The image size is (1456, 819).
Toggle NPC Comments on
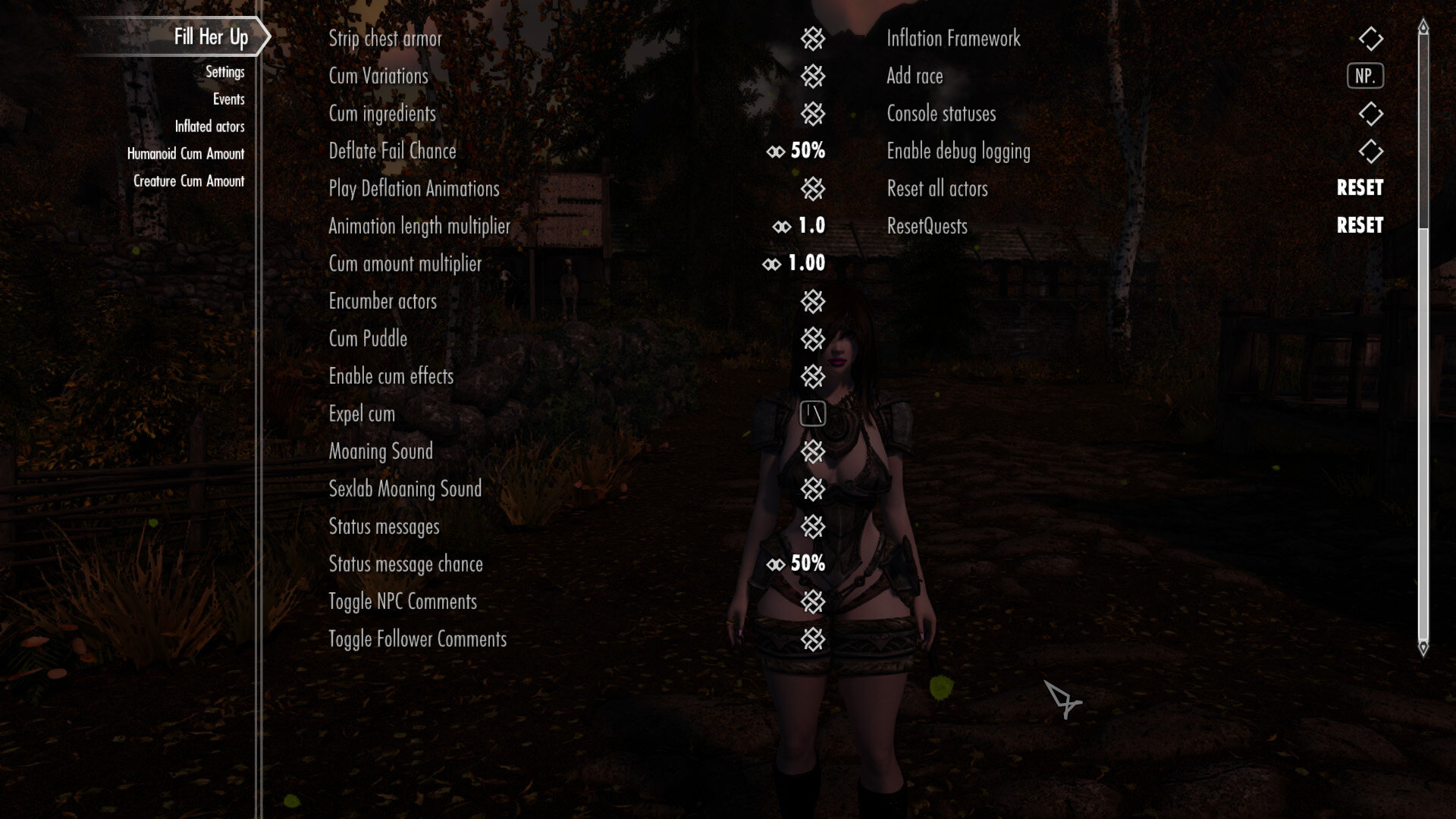tap(814, 601)
